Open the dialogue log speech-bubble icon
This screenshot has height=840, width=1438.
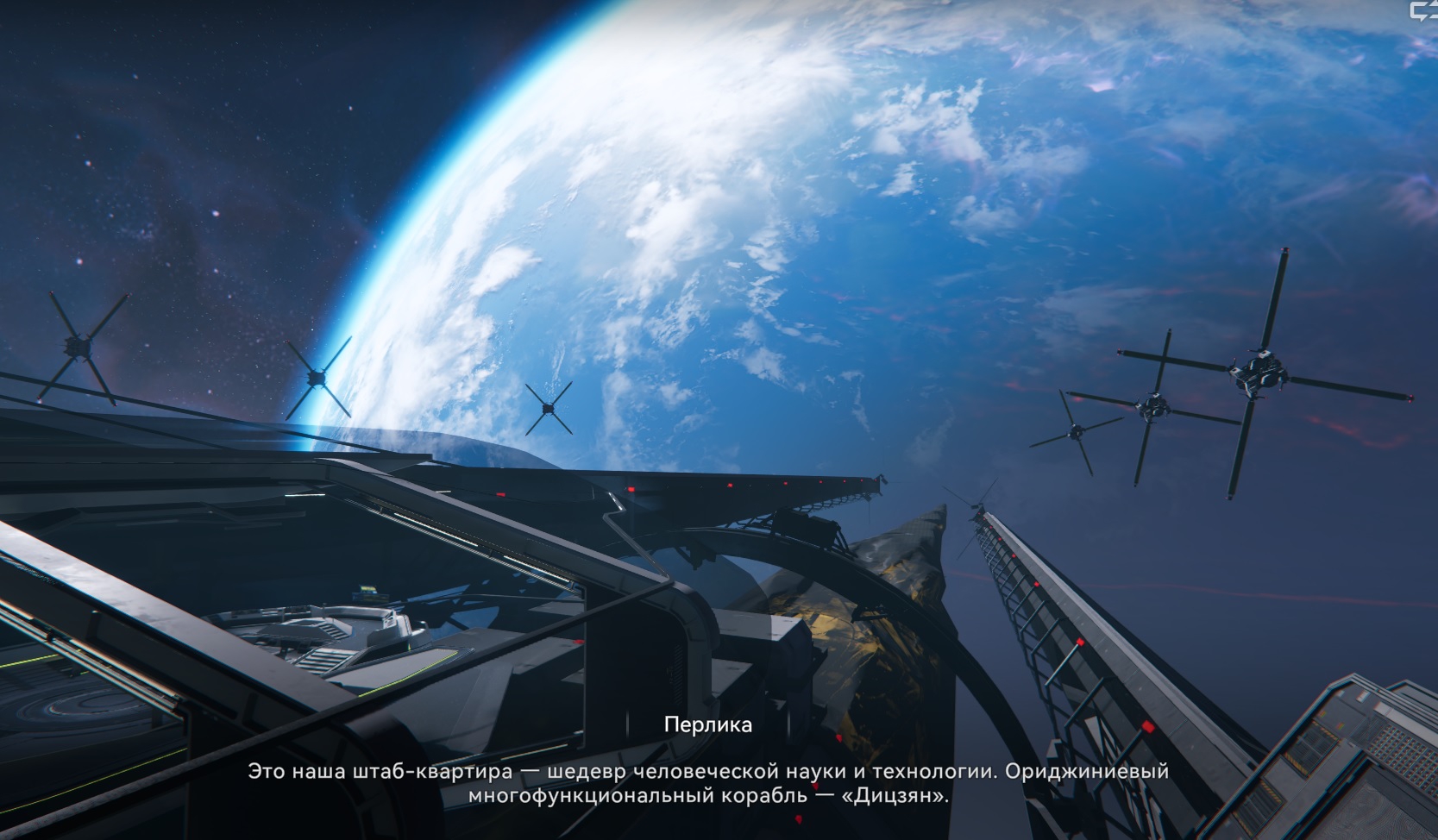click(1423, 10)
